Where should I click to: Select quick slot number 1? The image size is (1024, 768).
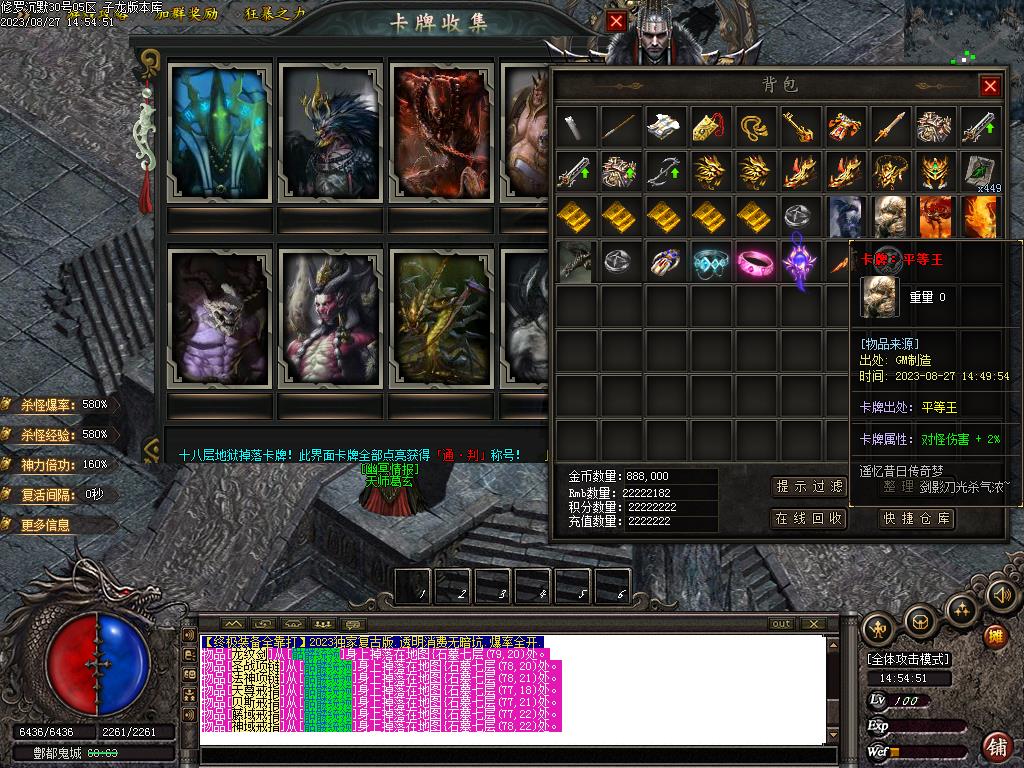[413, 587]
